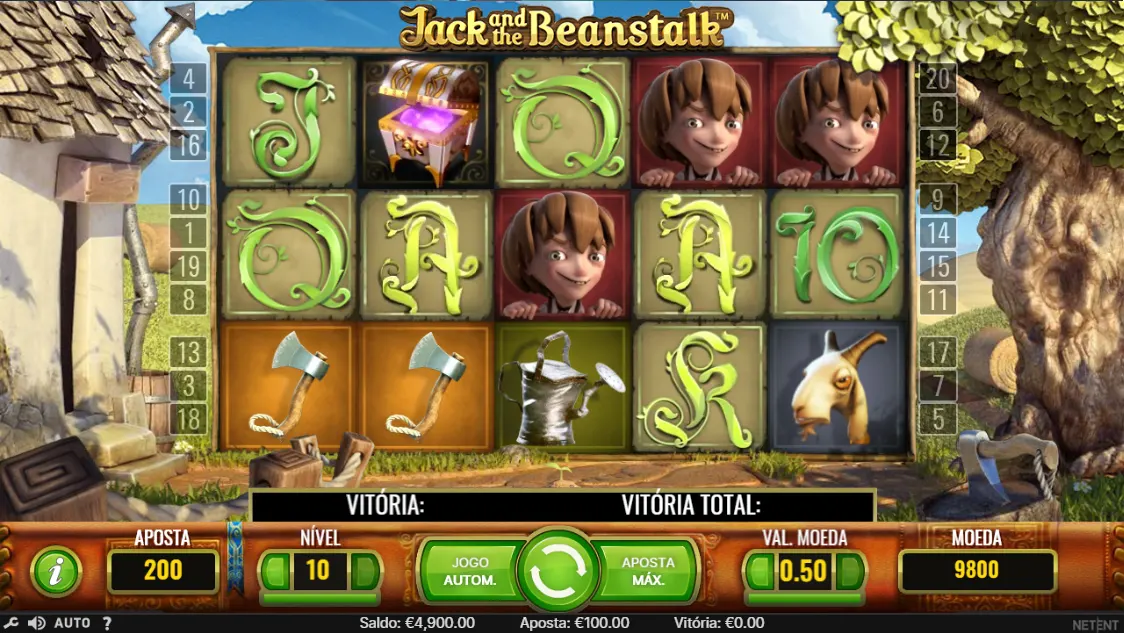Raise the Val. Moeda coin value

coord(849,572)
